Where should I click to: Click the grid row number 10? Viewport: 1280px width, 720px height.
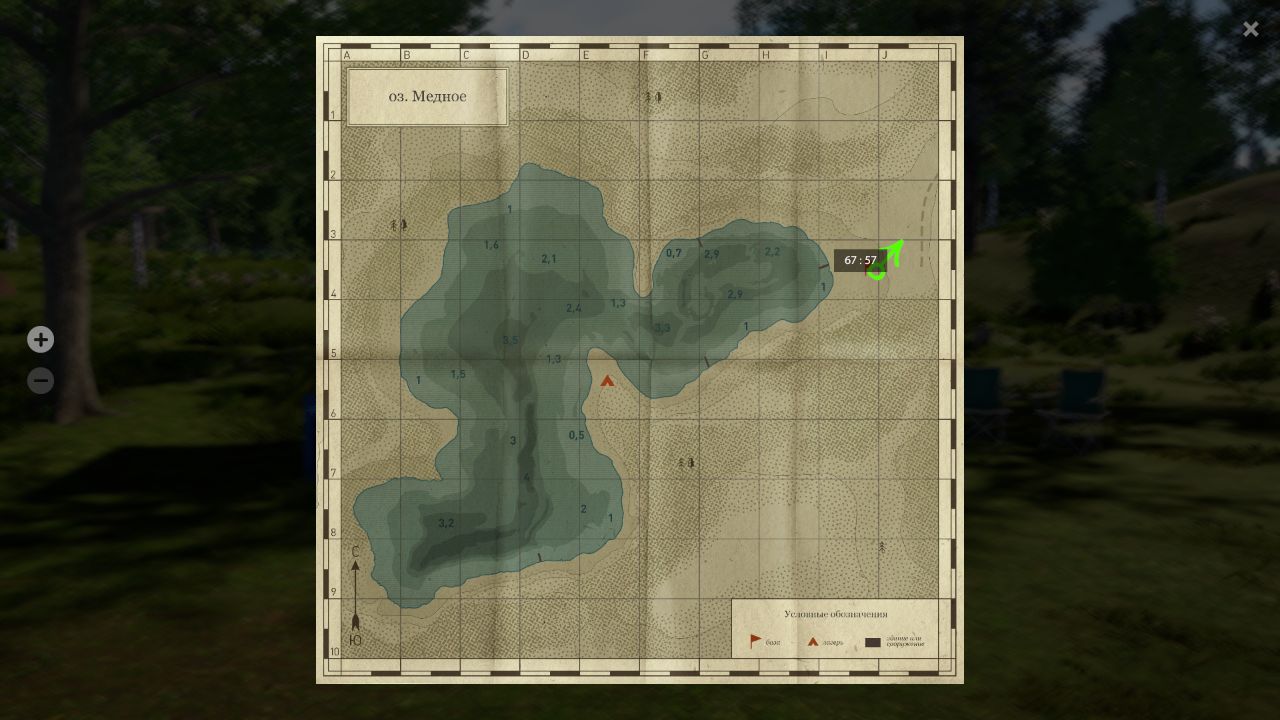point(334,650)
